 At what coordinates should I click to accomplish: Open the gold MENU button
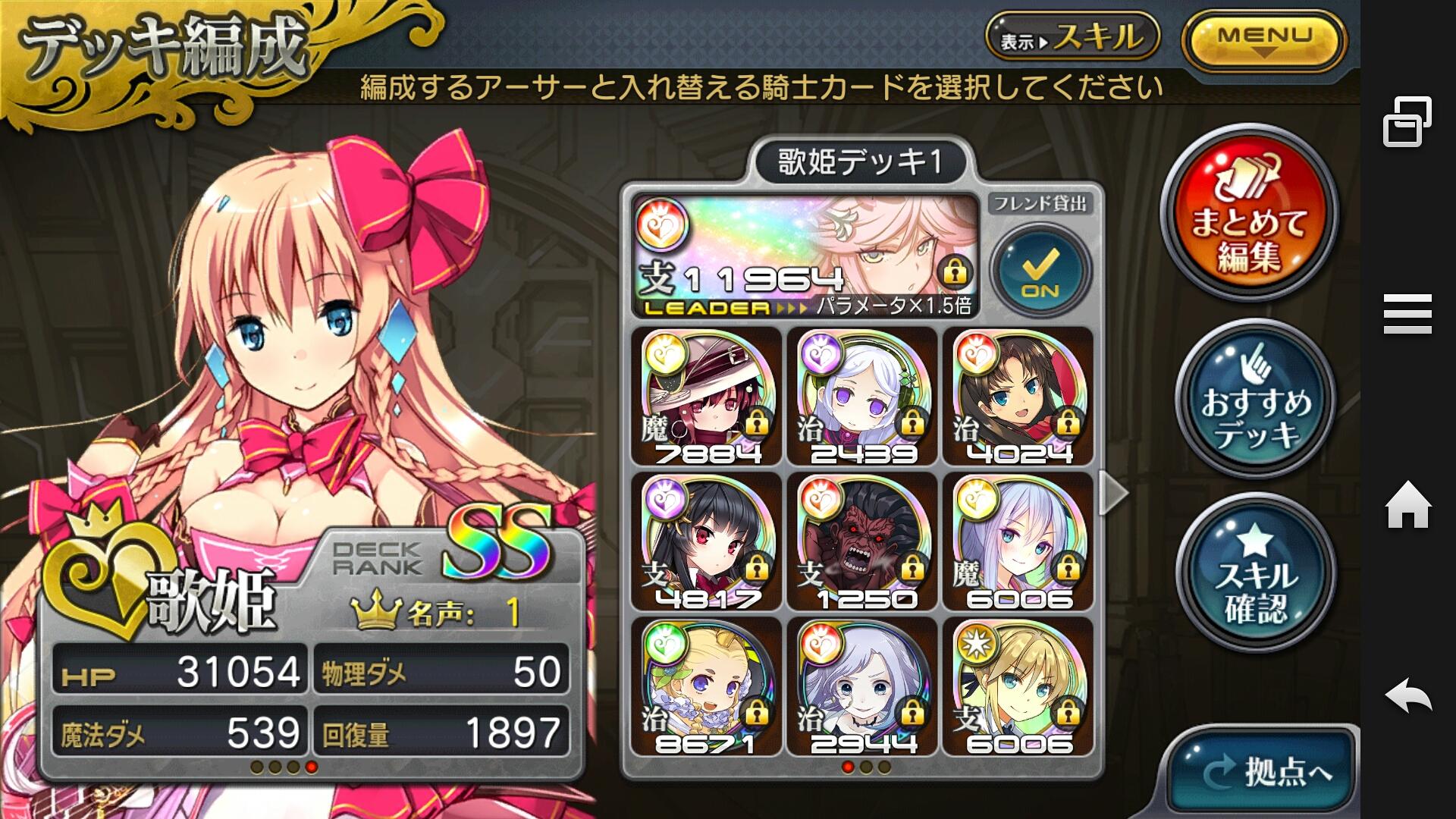pyautogui.click(x=1263, y=40)
